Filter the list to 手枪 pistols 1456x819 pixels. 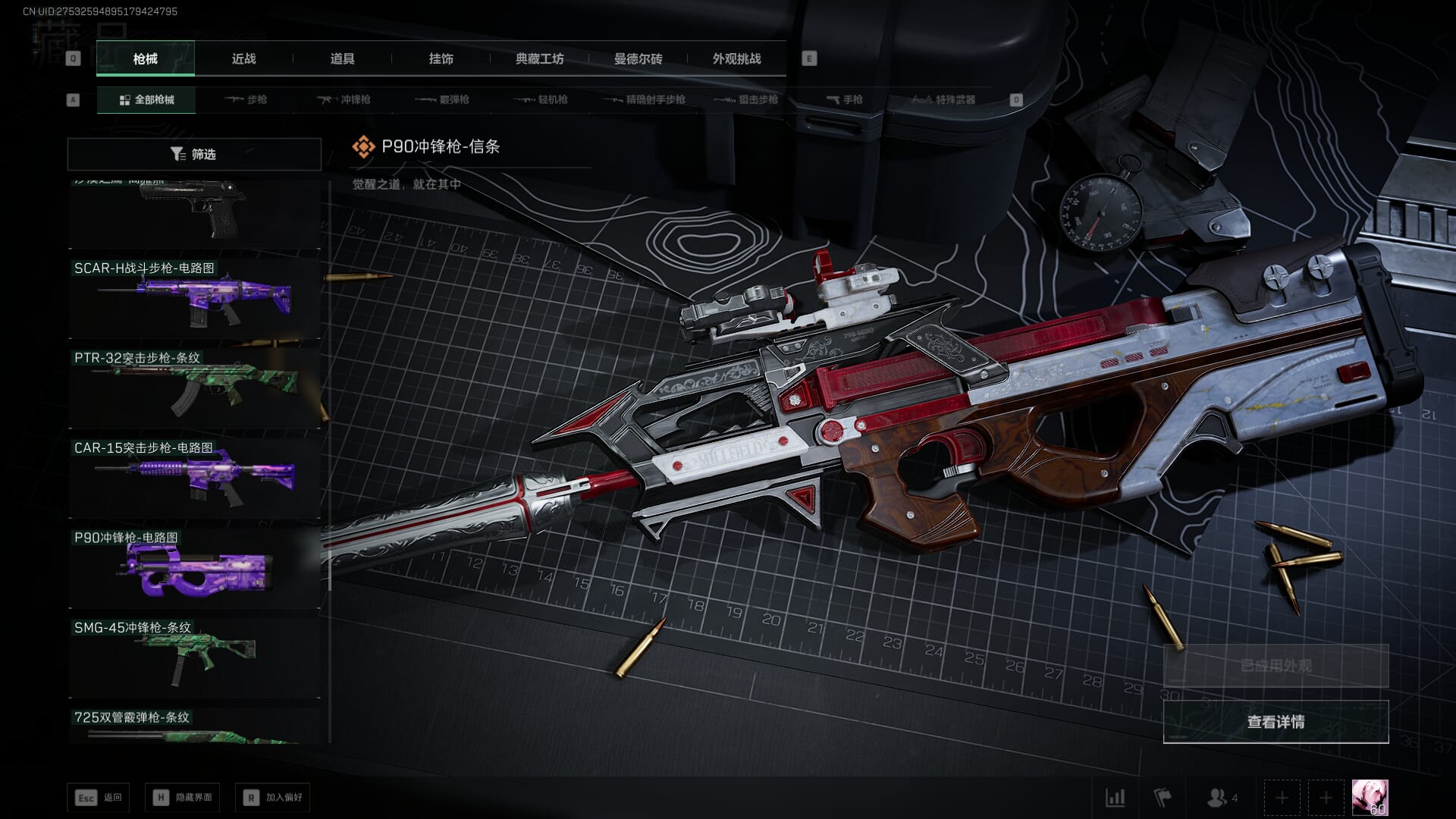coord(845,99)
